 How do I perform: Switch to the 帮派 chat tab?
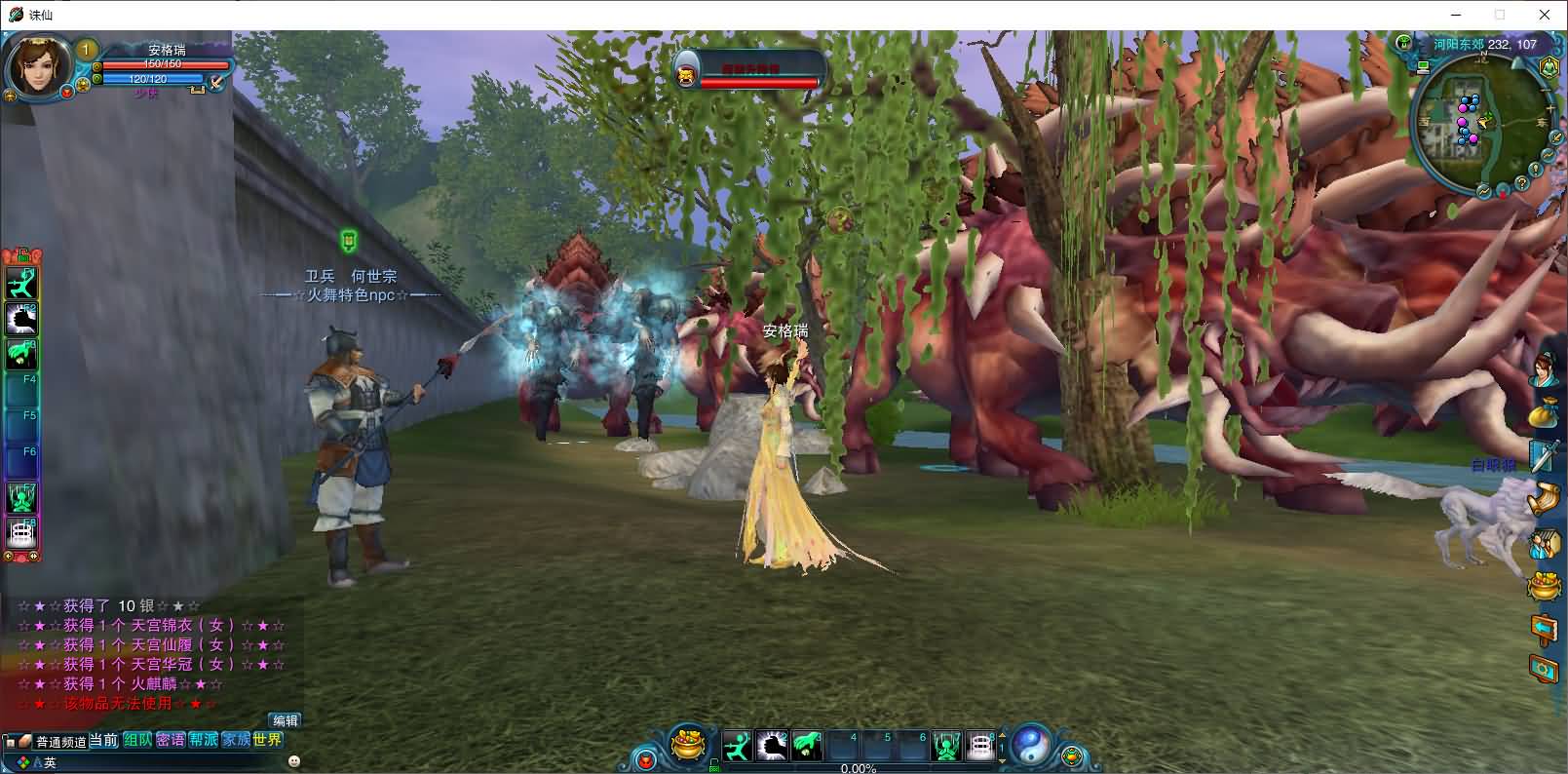pyautogui.click(x=203, y=740)
